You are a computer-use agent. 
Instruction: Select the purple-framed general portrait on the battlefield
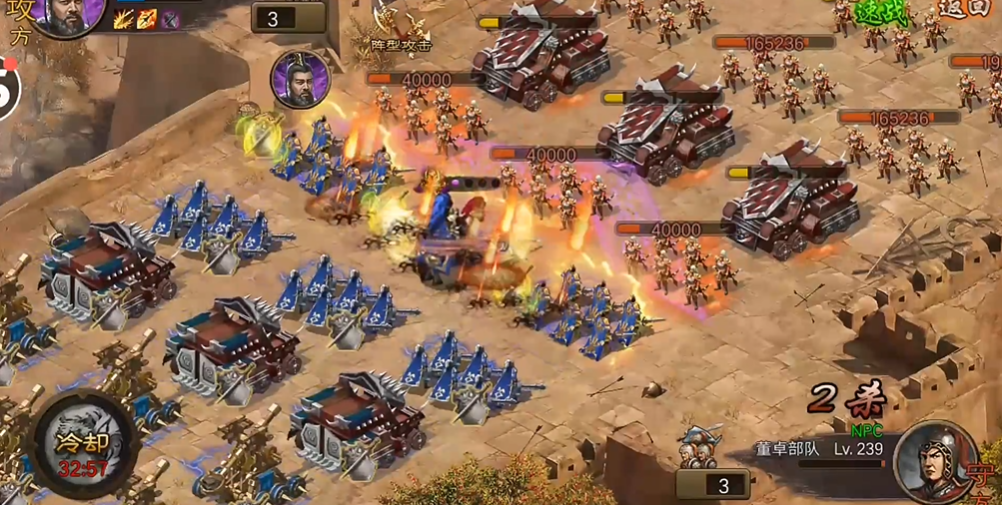click(298, 79)
